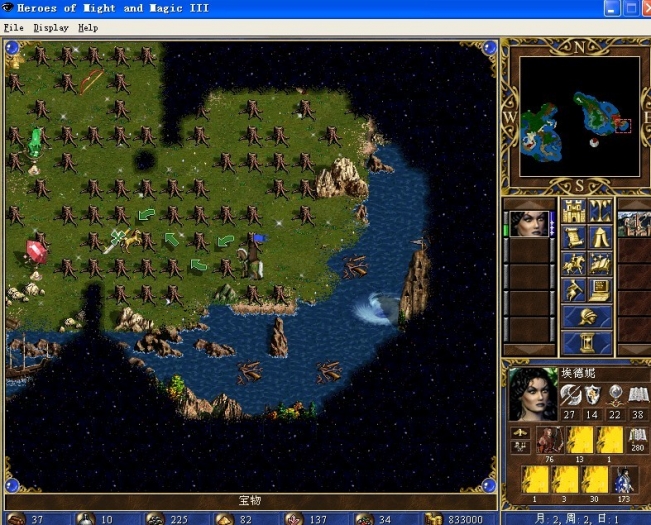Open the Display menu
Viewport: 651px width, 525px height.
pos(51,28)
